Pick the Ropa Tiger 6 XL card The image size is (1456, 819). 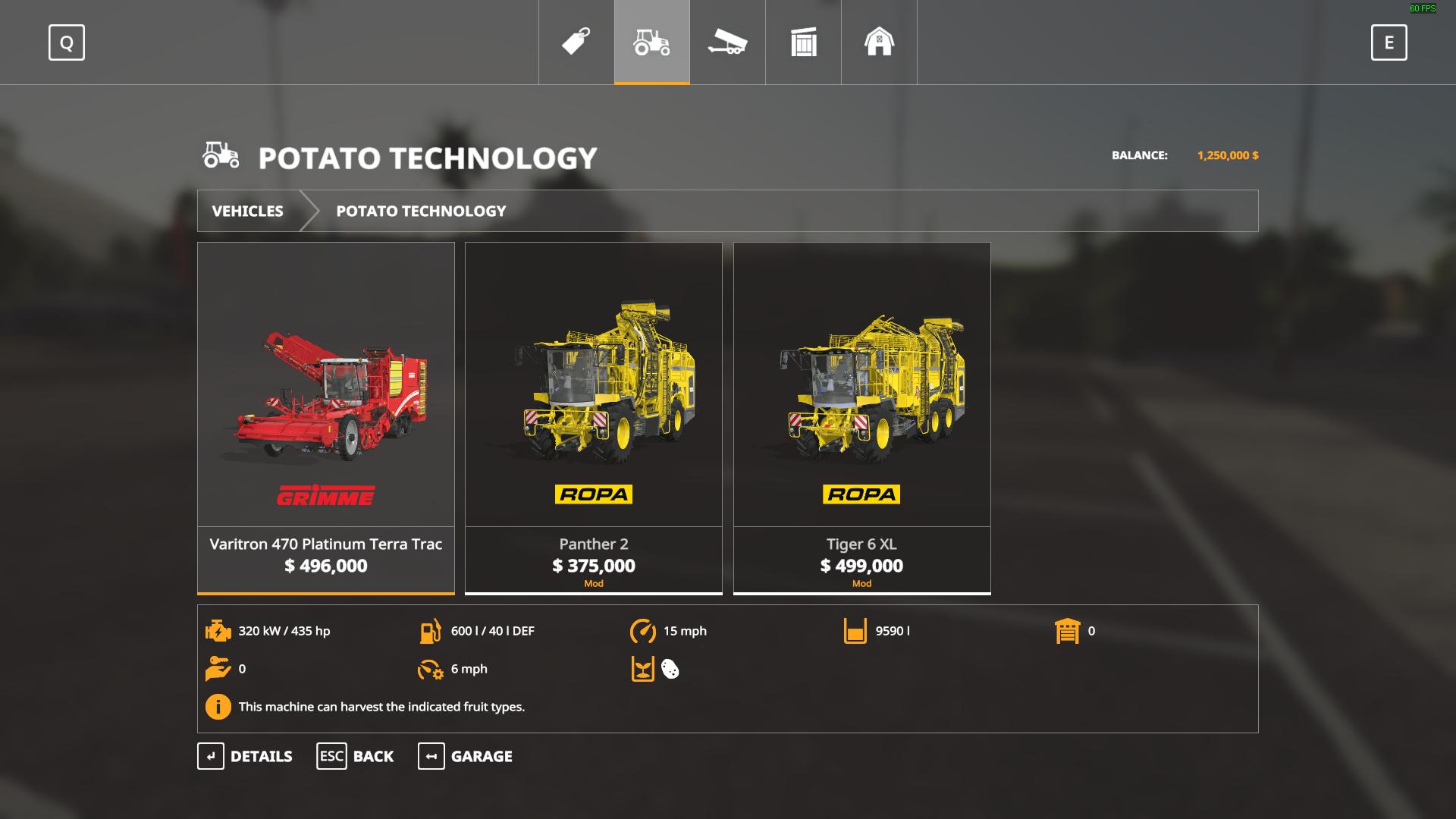[862, 417]
